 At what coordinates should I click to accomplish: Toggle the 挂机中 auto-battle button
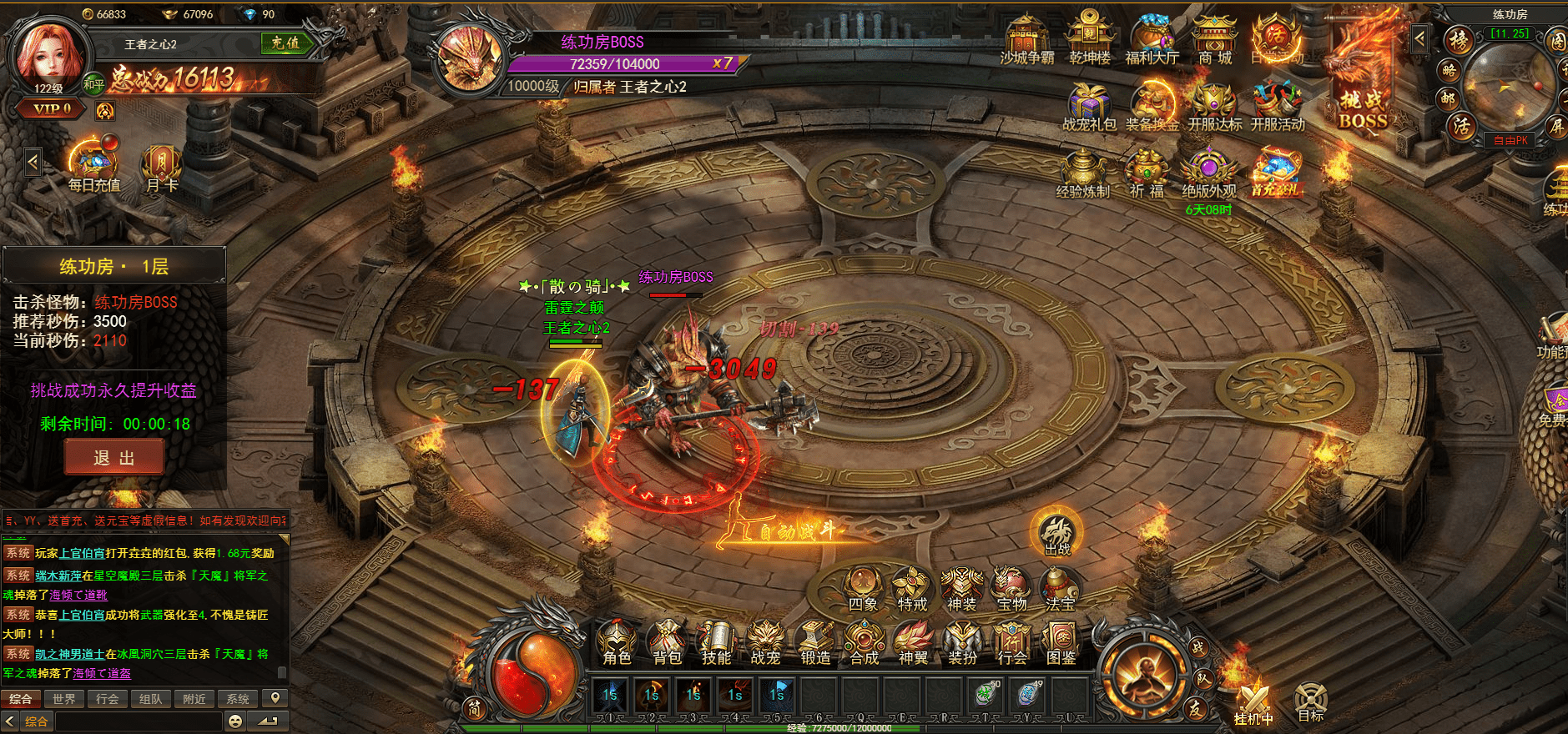point(1253,704)
